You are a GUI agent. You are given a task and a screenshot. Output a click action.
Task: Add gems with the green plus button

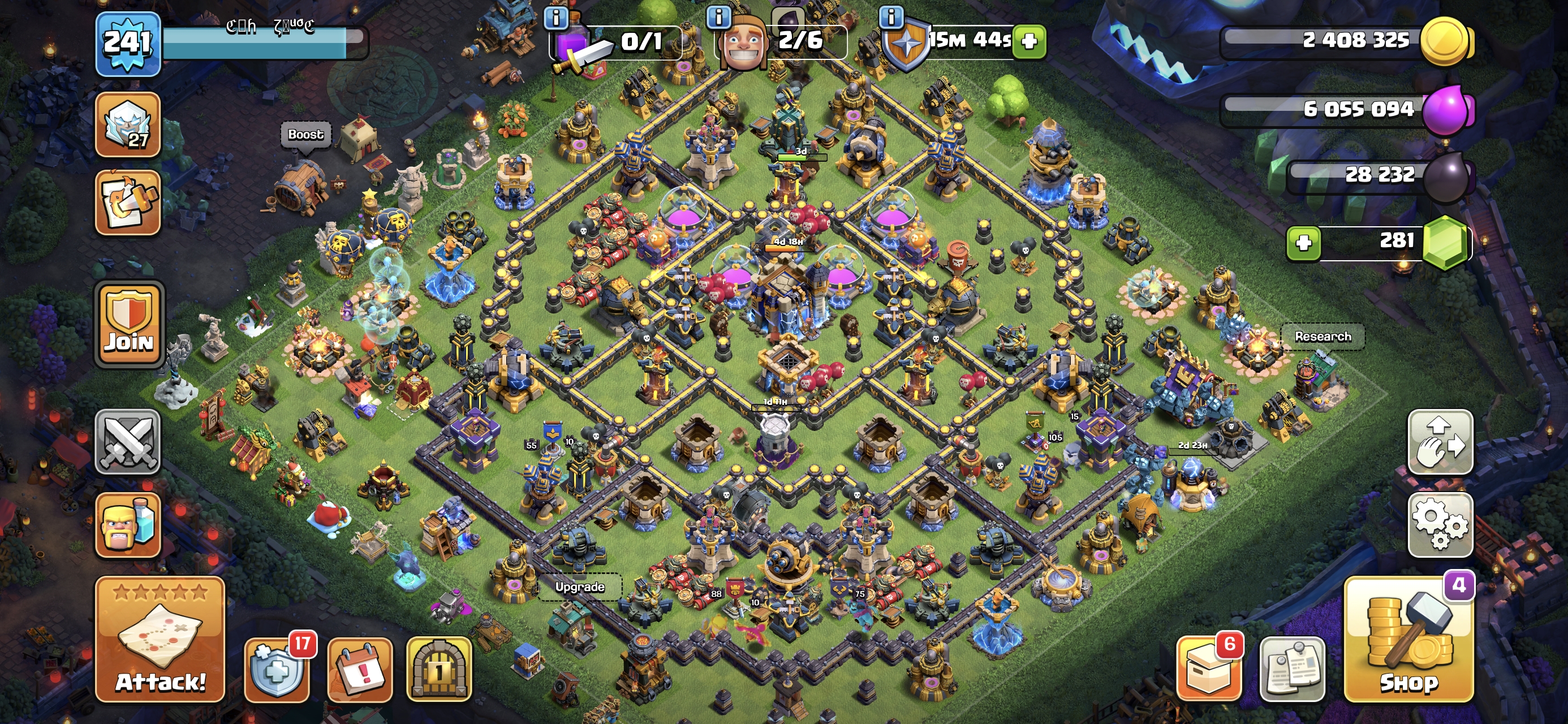click(1303, 242)
